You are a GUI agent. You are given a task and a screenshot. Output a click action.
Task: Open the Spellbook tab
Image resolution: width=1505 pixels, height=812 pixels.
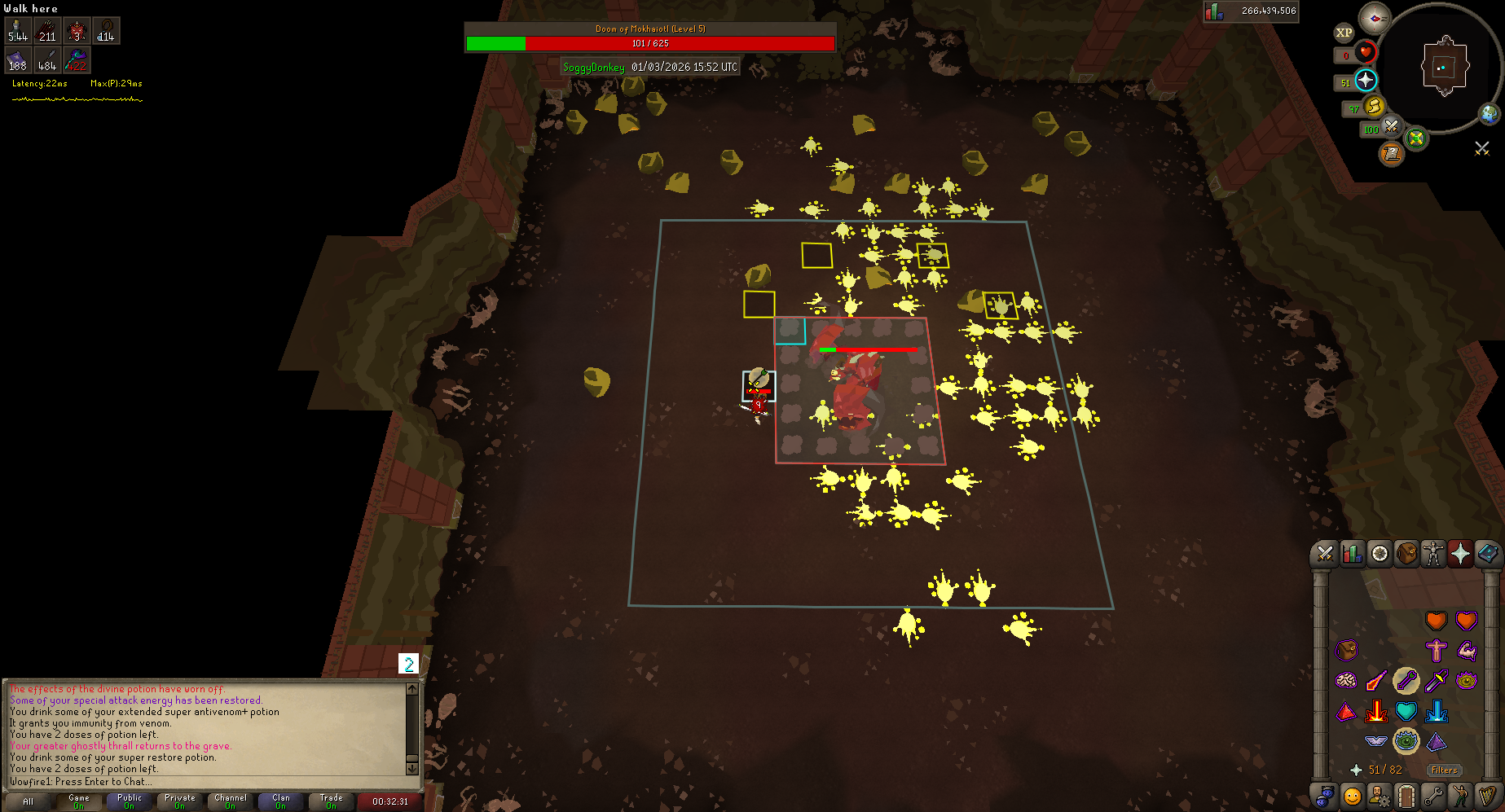[x=1487, y=554]
